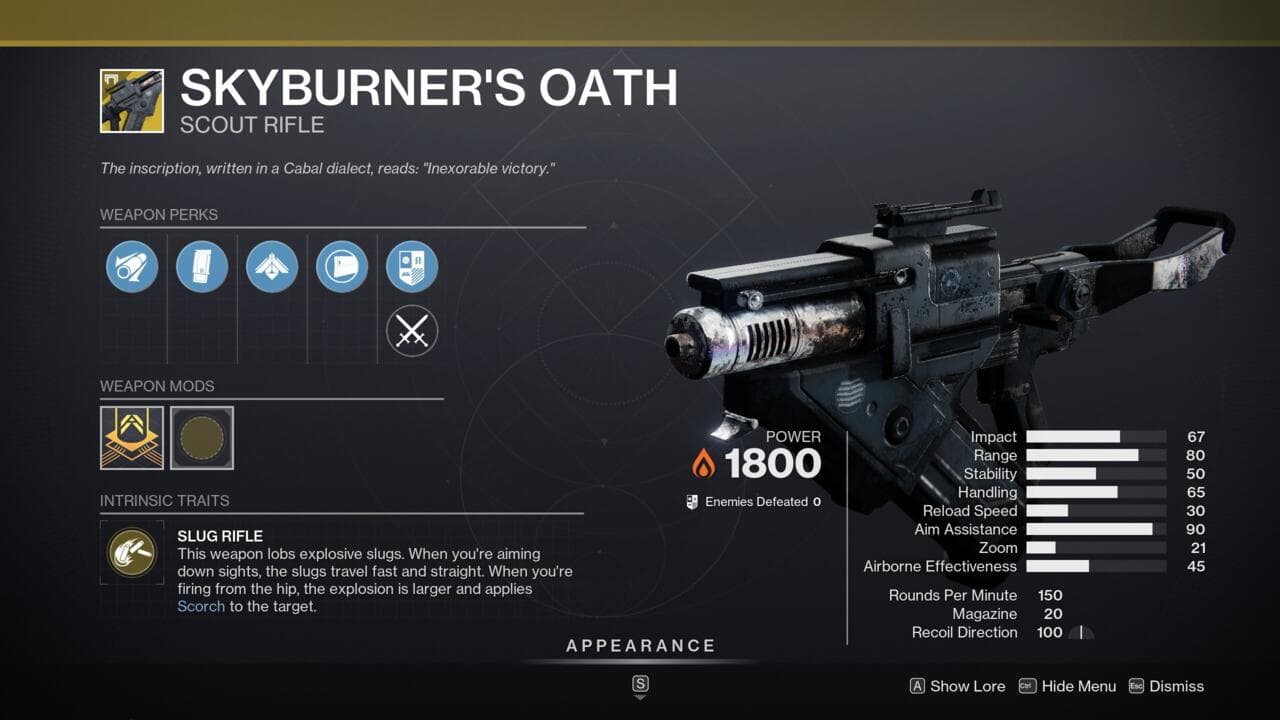Open the empty circular mod slot
1280x720 pixels.
point(202,437)
